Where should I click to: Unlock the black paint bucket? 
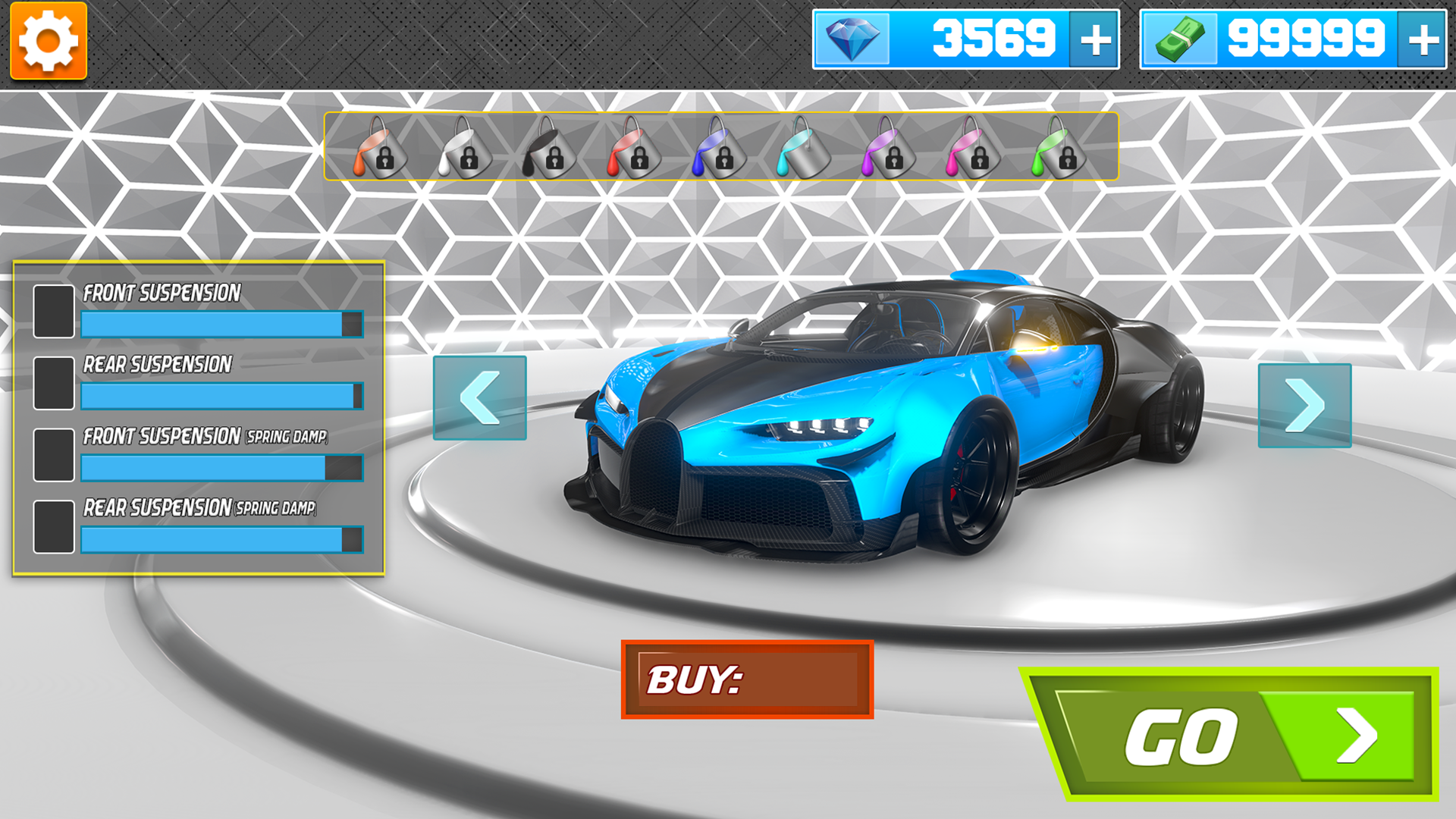[548, 148]
